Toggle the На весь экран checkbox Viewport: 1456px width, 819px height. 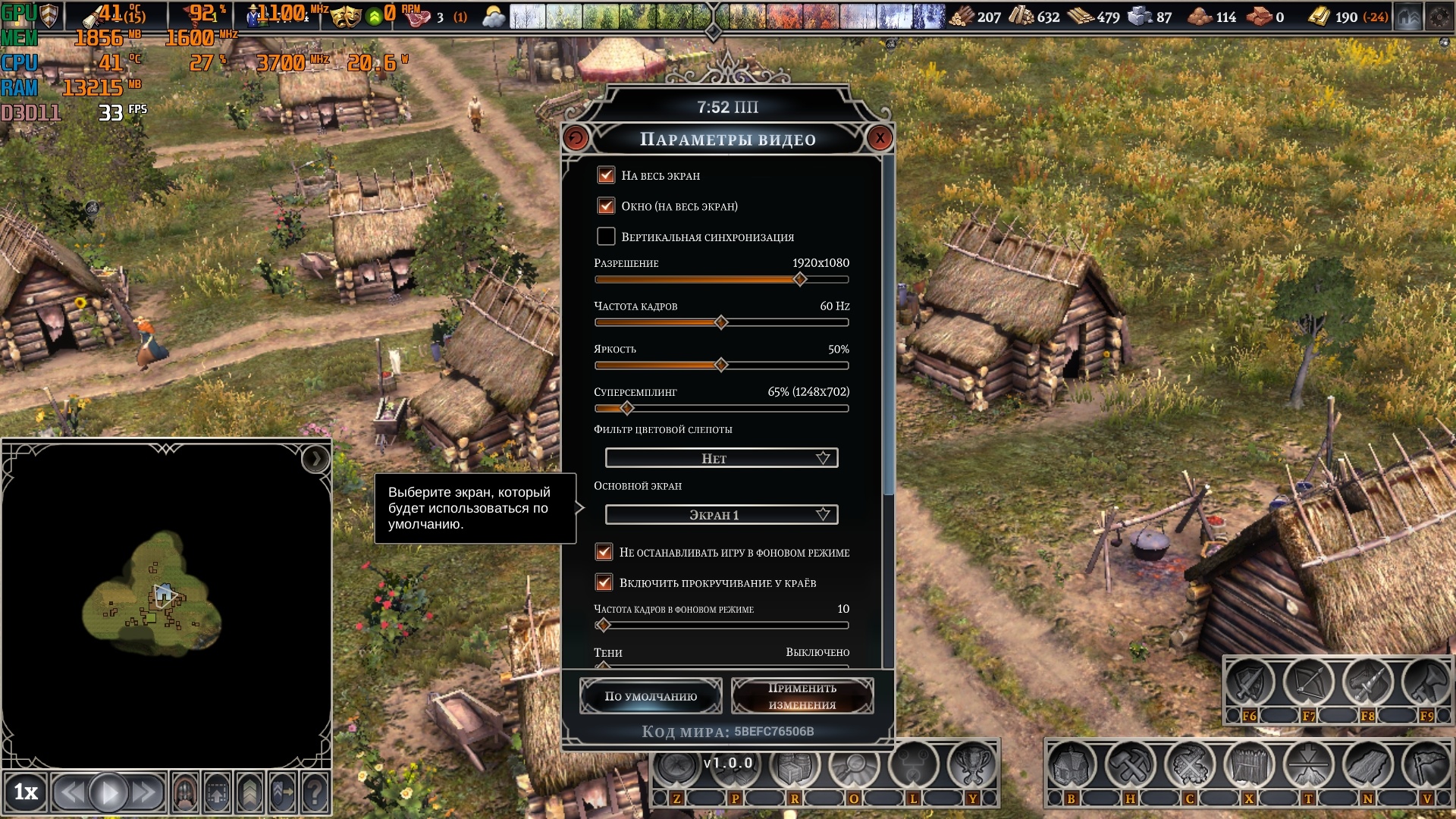pos(606,175)
